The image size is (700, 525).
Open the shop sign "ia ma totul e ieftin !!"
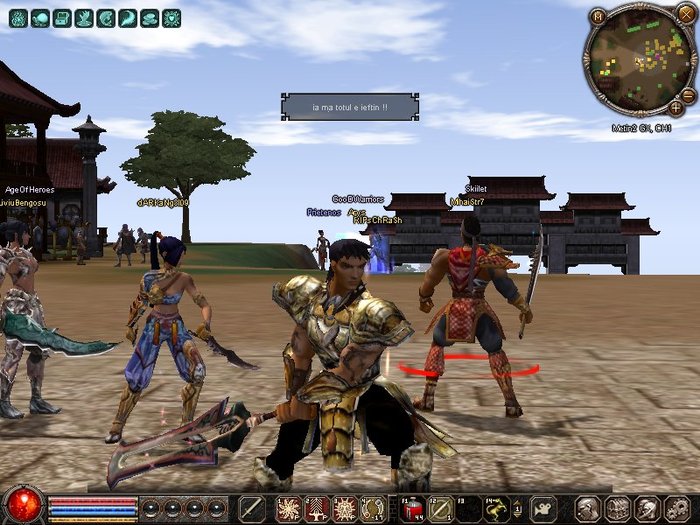[349, 106]
